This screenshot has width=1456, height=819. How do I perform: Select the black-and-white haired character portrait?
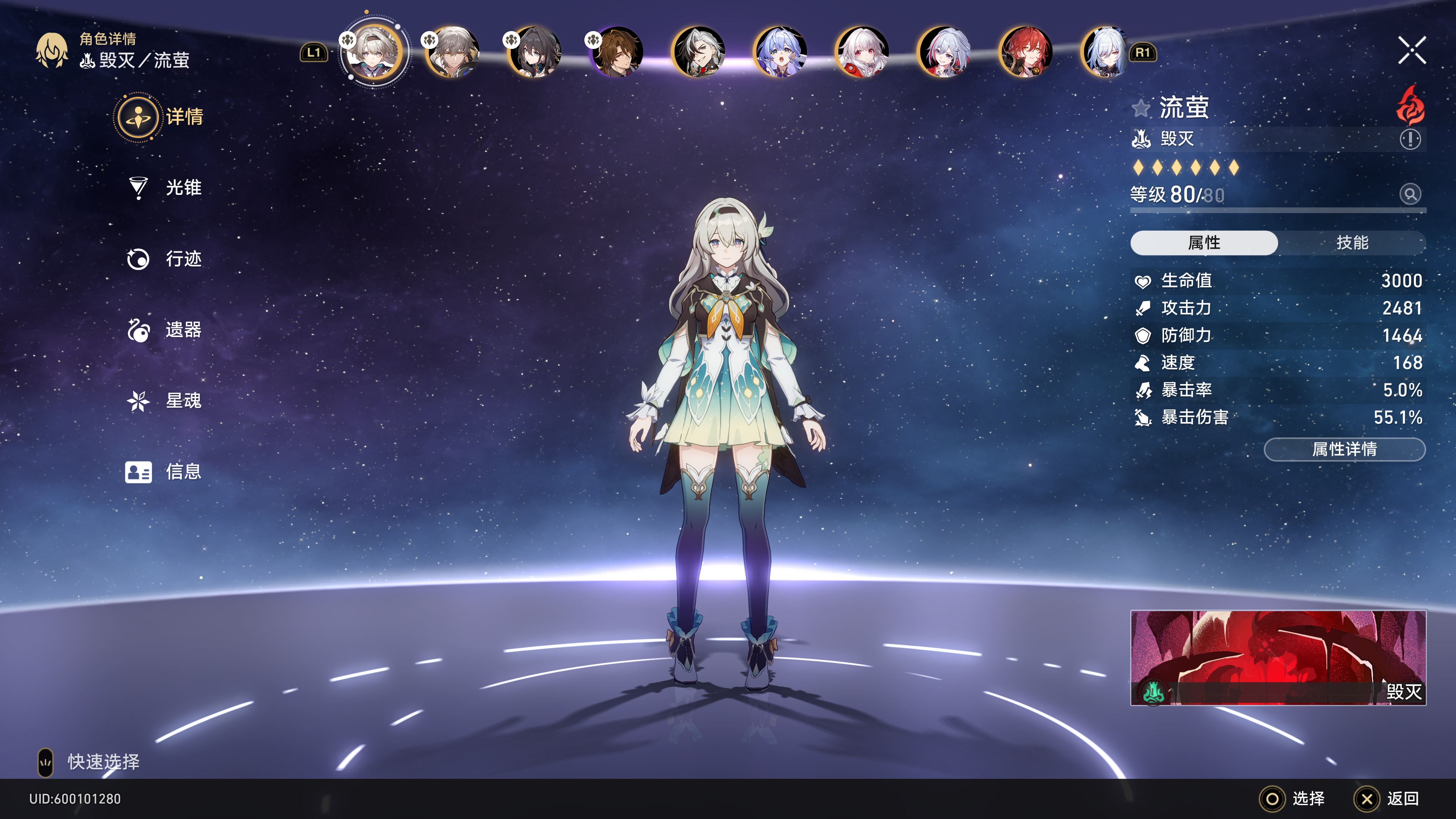point(698,53)
